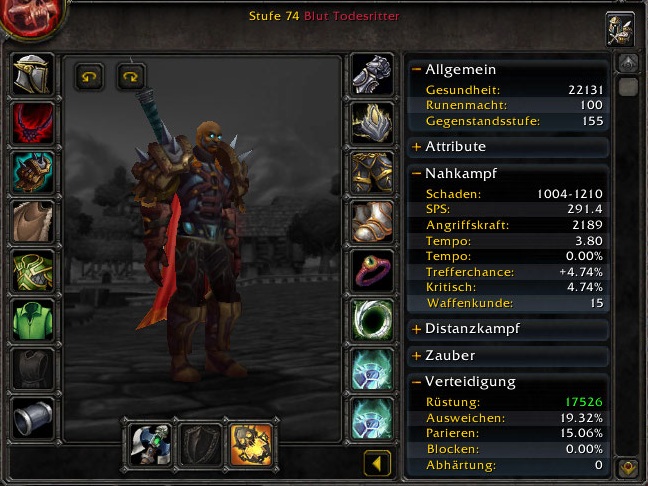This screenshot has height=486, width=648.
Task: Select the plate gauntlets slot
Action: [x=372, y=74]
